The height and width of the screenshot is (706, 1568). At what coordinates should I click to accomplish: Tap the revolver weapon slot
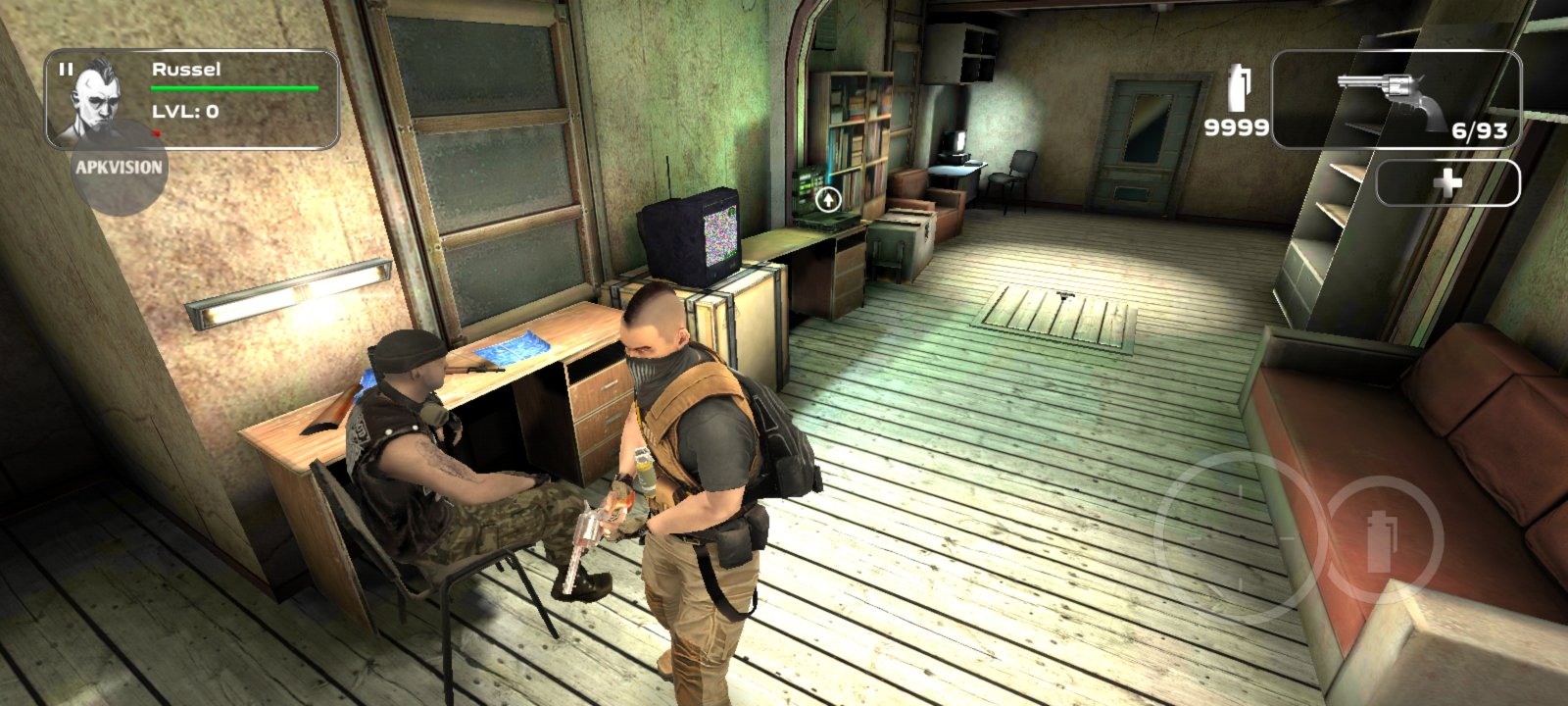(1396, 99)
